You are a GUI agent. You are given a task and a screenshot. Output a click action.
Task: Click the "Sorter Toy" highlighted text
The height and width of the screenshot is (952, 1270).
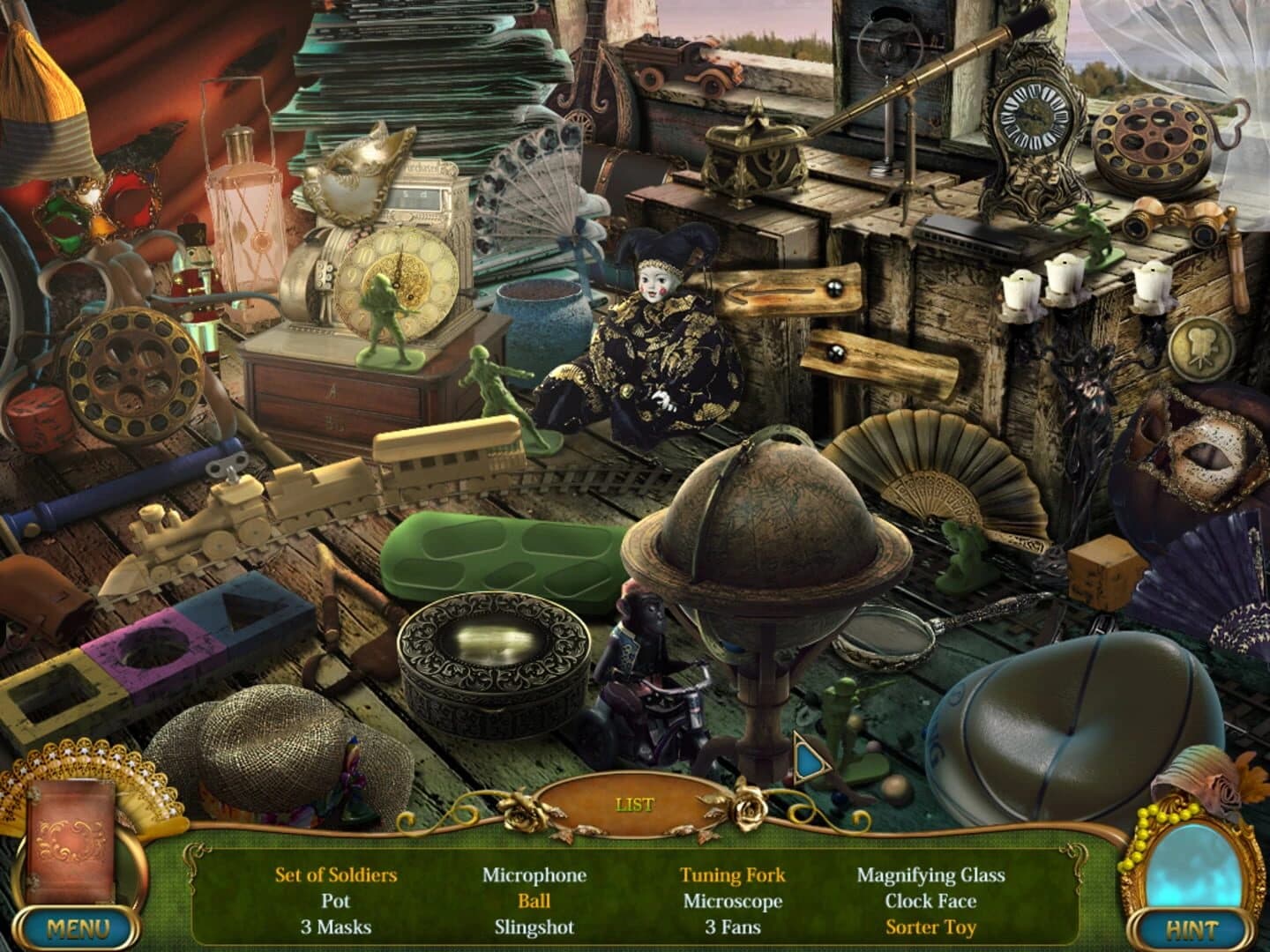pos(932,927)
